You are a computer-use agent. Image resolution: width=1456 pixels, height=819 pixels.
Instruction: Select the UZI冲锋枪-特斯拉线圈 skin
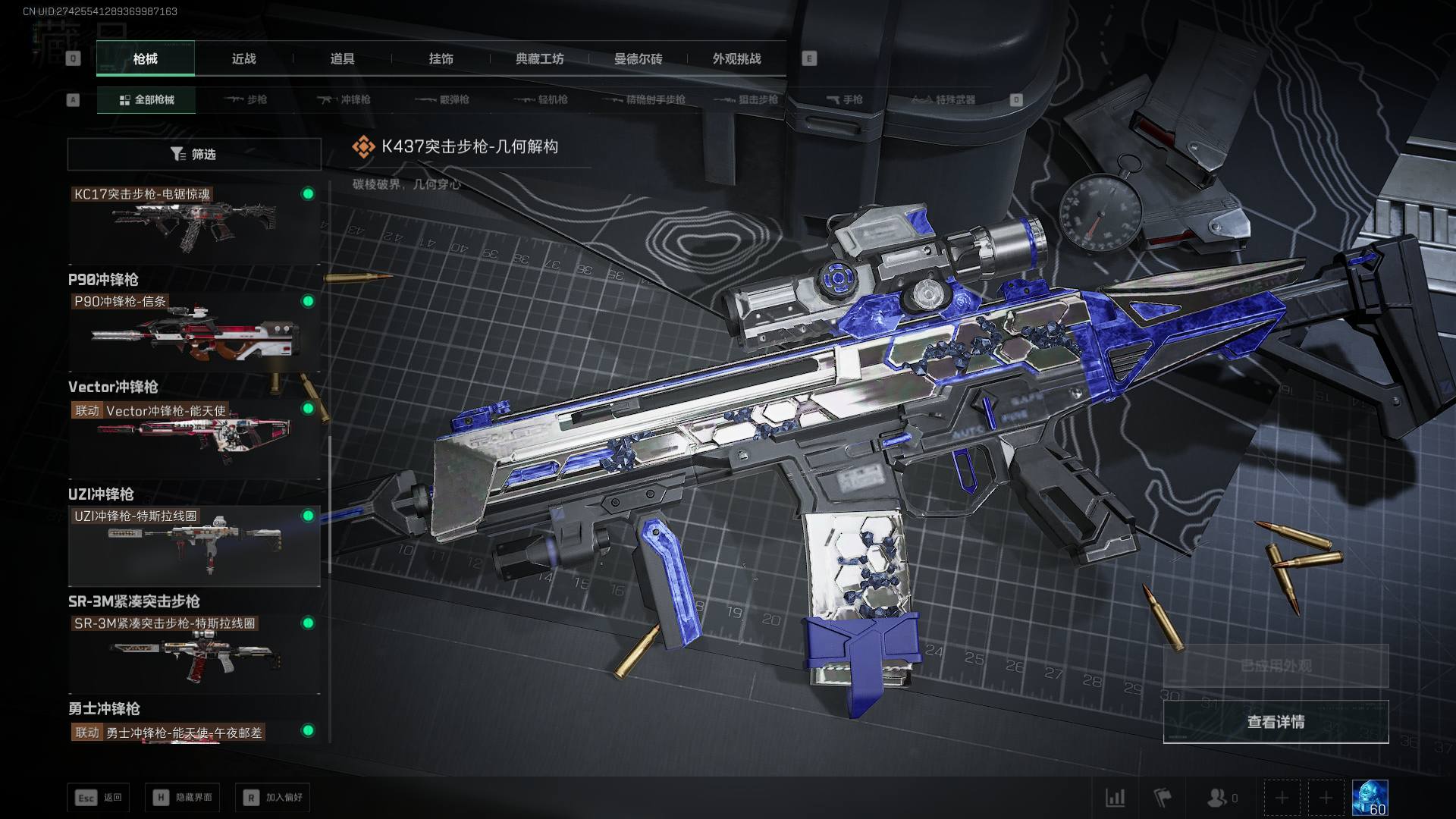194,546
